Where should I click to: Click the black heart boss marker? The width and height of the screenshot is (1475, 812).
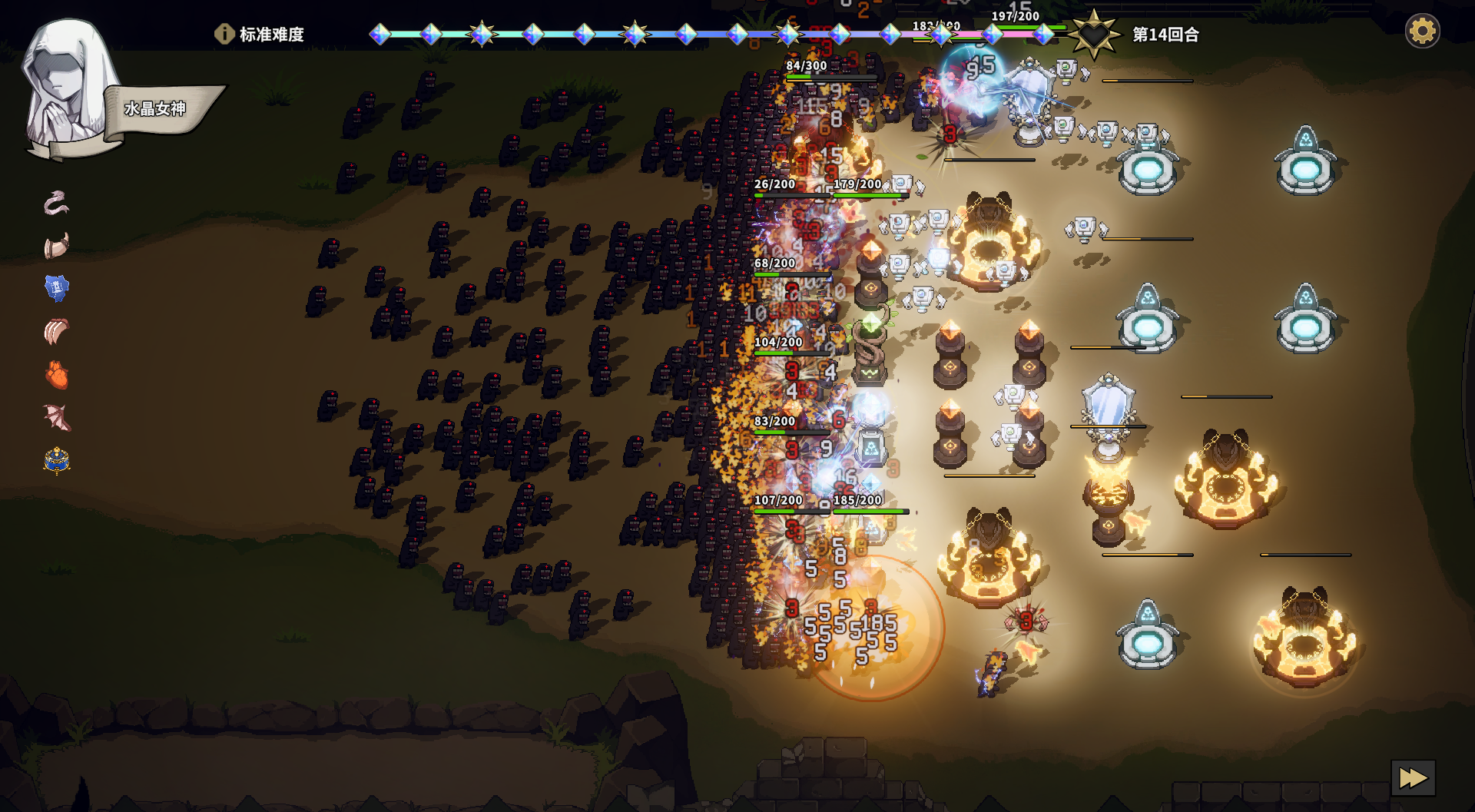pos(1094,35)
